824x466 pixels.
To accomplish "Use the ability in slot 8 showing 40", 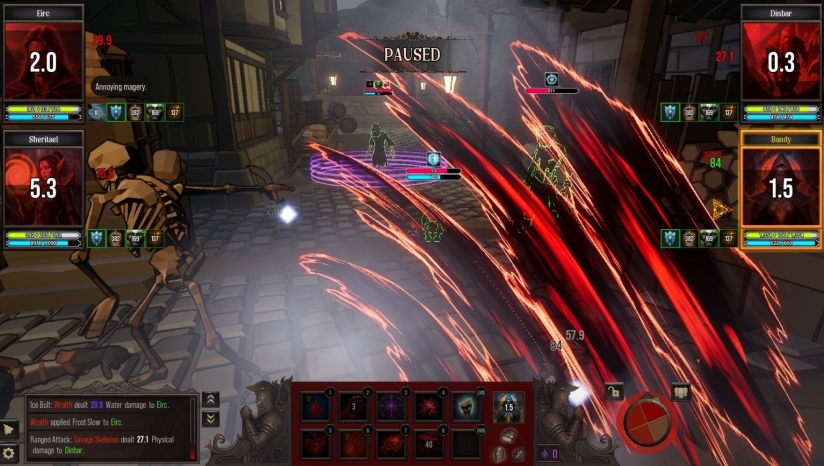I will (428, 443).
